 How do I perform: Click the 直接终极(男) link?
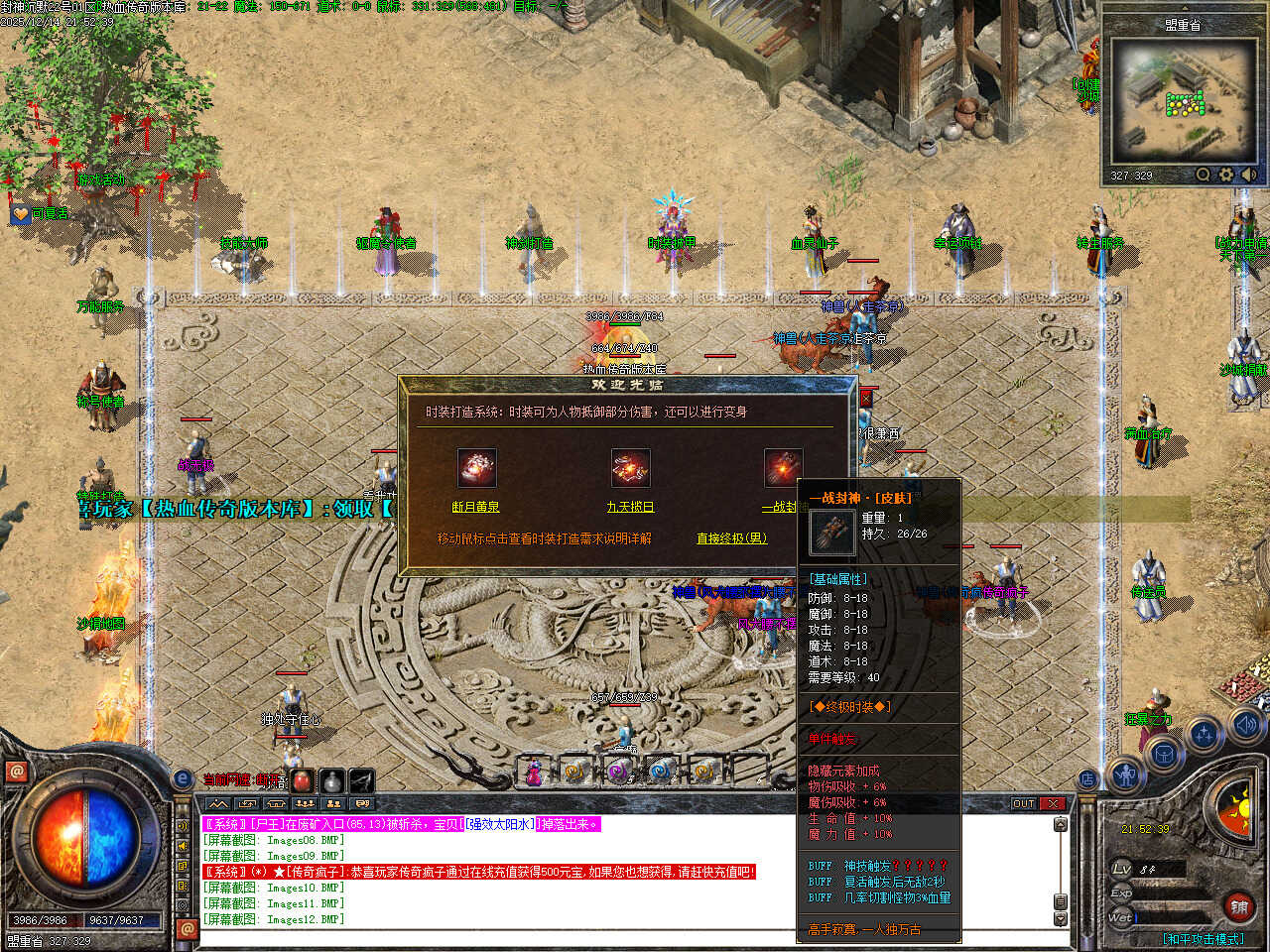[731, 538]
